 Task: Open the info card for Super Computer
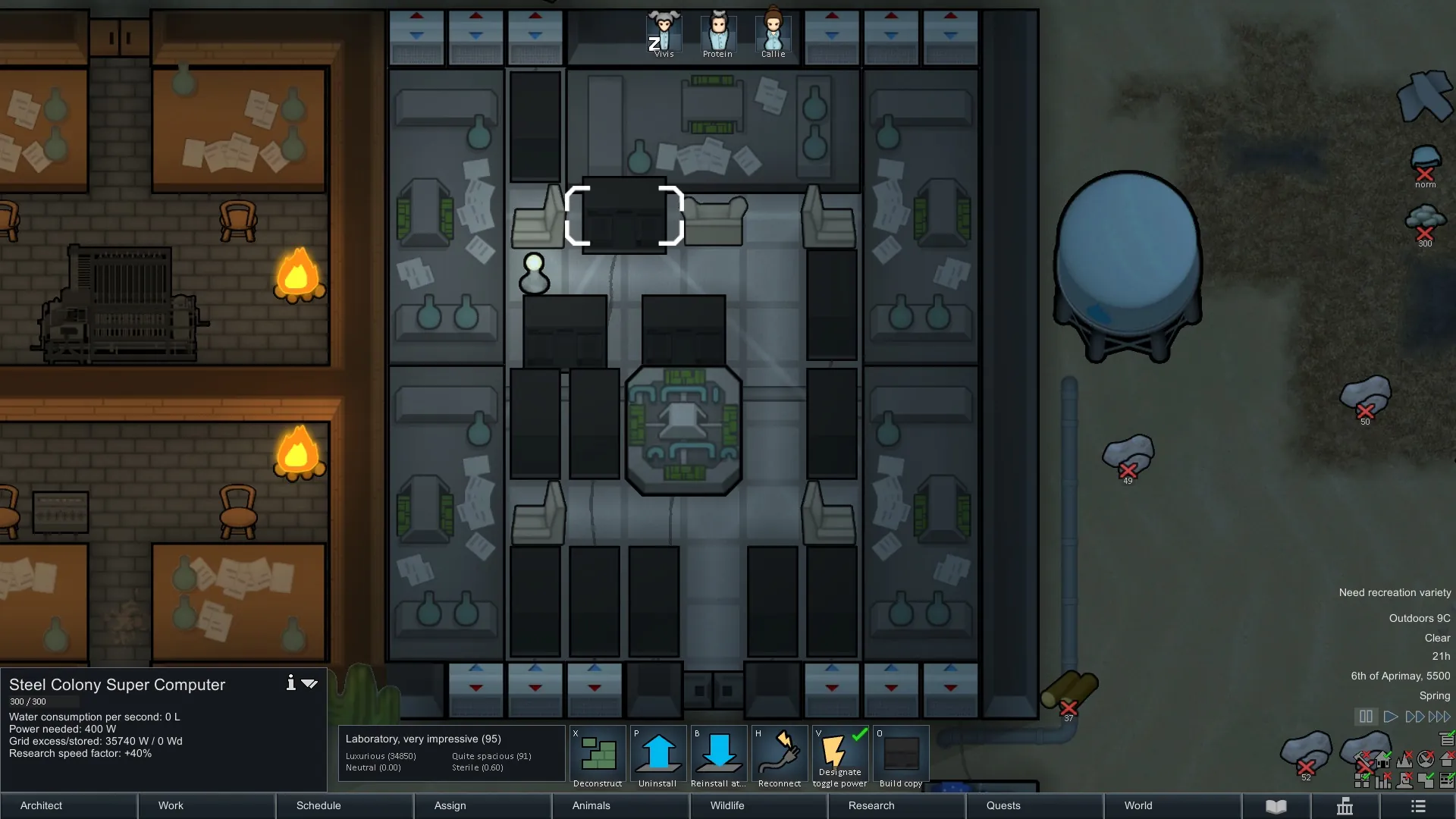(290, 683)
